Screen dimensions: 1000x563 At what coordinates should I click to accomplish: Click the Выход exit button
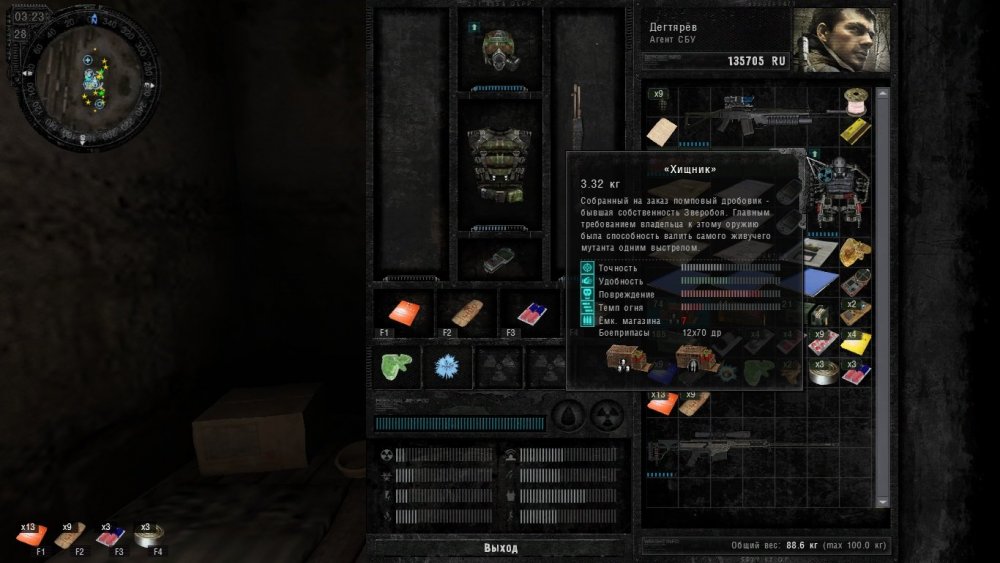pos(500,548)
